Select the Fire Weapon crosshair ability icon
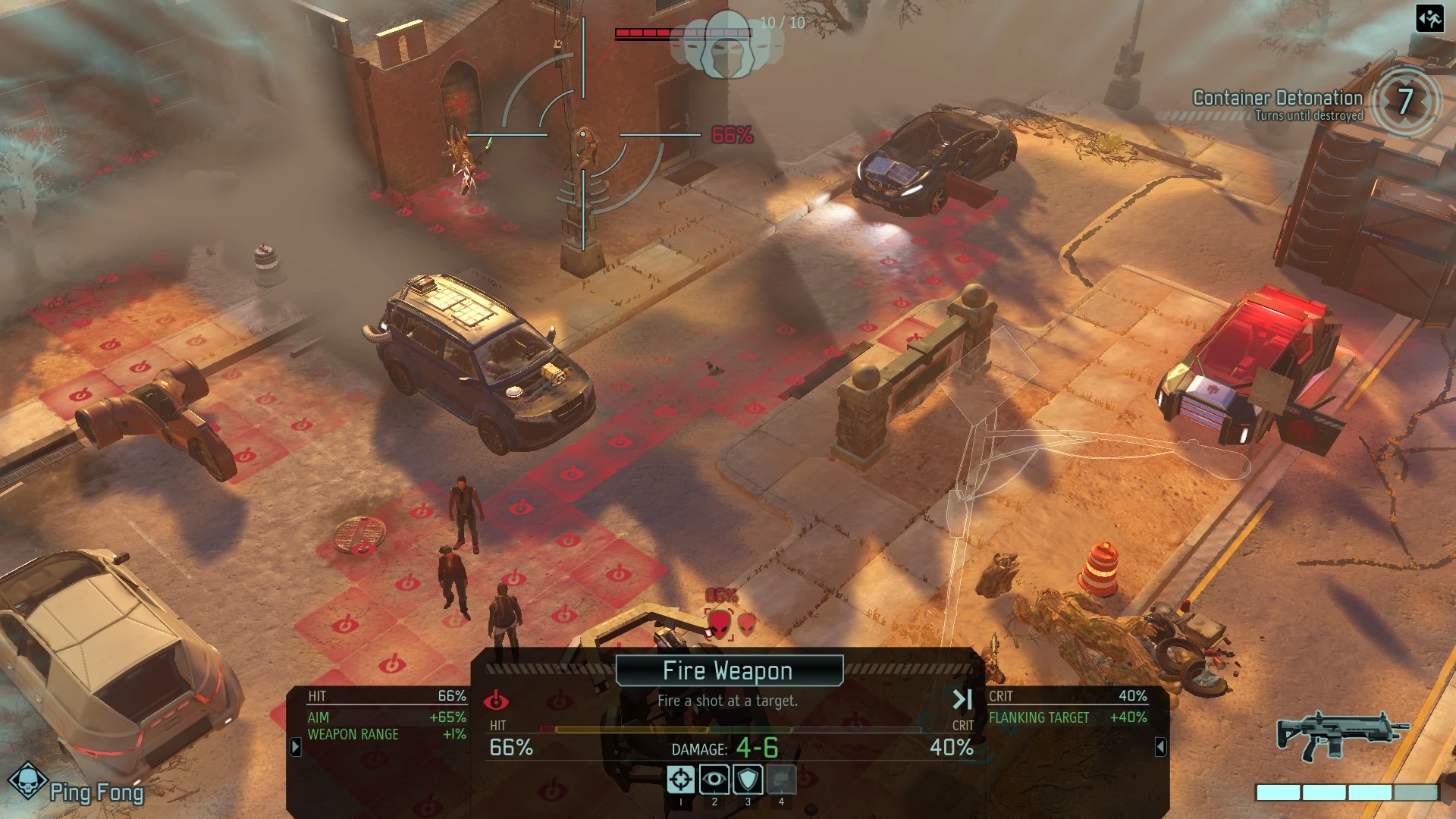Viewport: 1456px width, 819px height. tap(681, 779)
